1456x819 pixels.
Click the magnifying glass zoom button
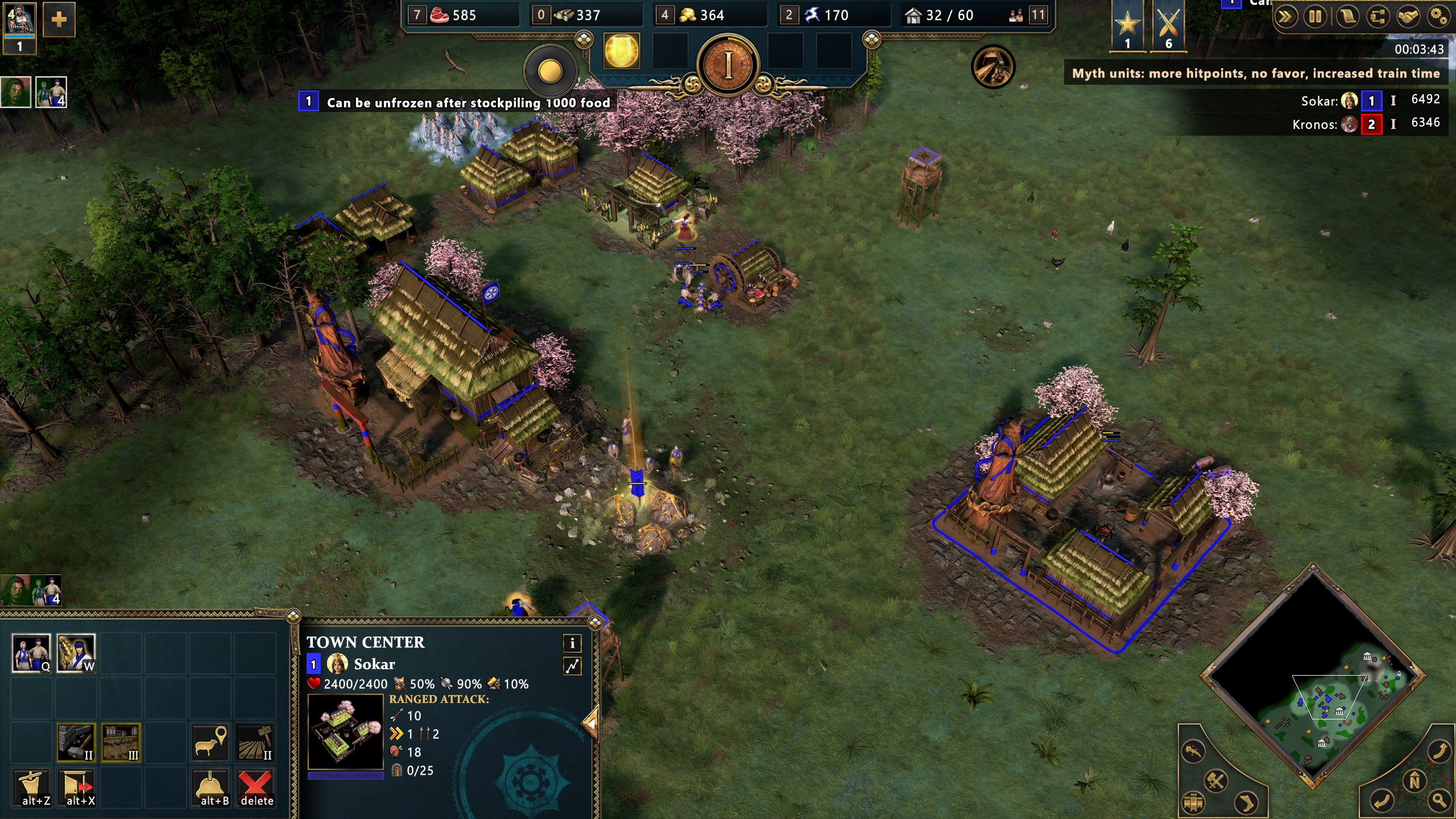(1439, 801)
